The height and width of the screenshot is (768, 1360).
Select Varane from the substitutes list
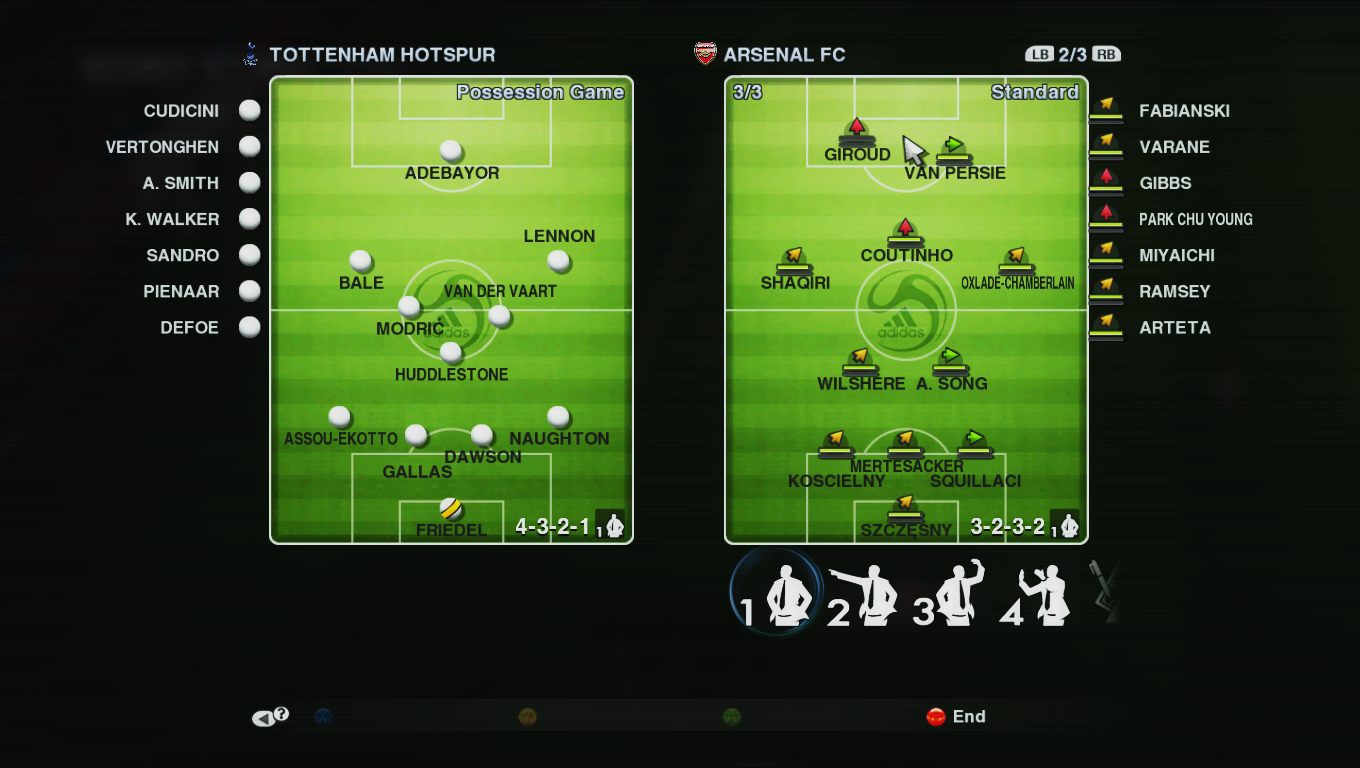(1174, 147)
